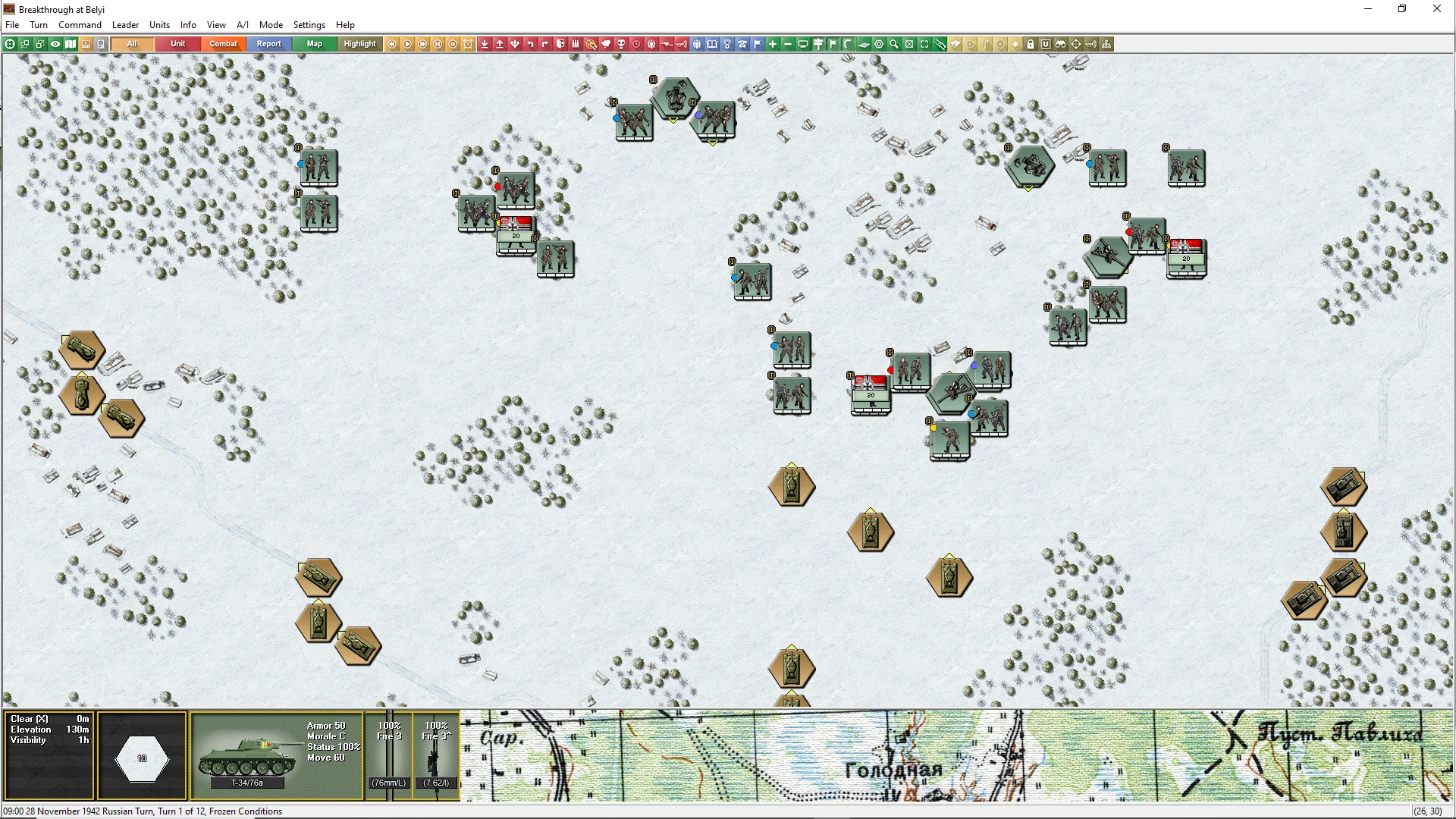Open the Help menu
This screenshot has width=1456, height=819.
[345, 25]
